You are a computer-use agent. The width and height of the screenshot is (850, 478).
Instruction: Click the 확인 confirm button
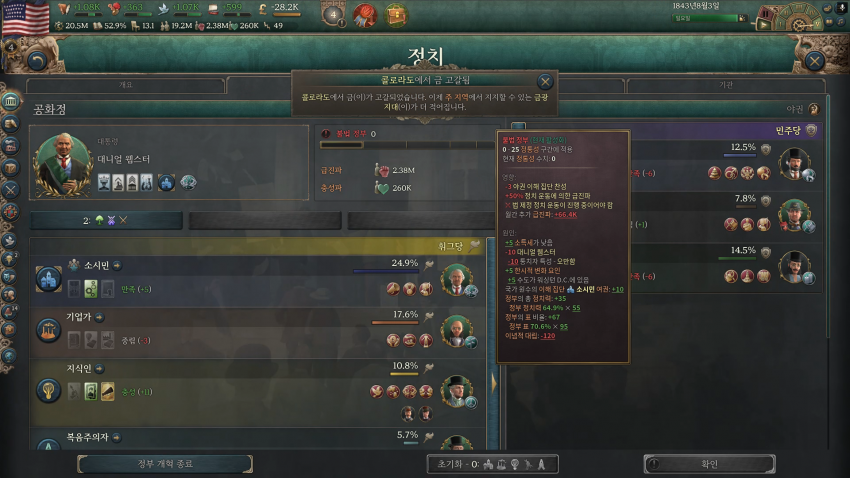709,464
